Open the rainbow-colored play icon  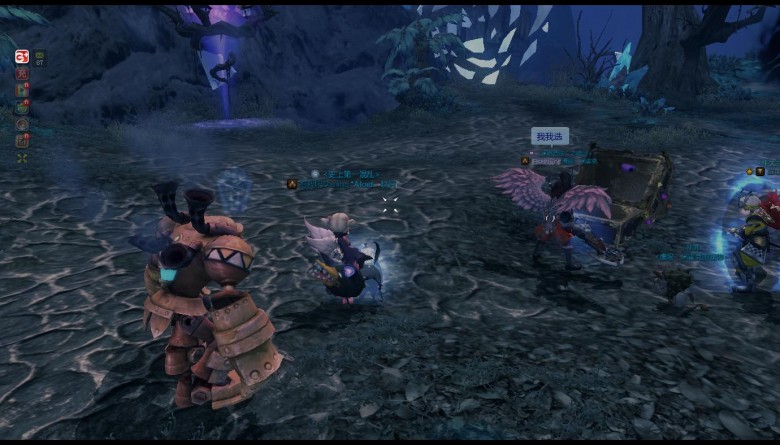[22, 90]
